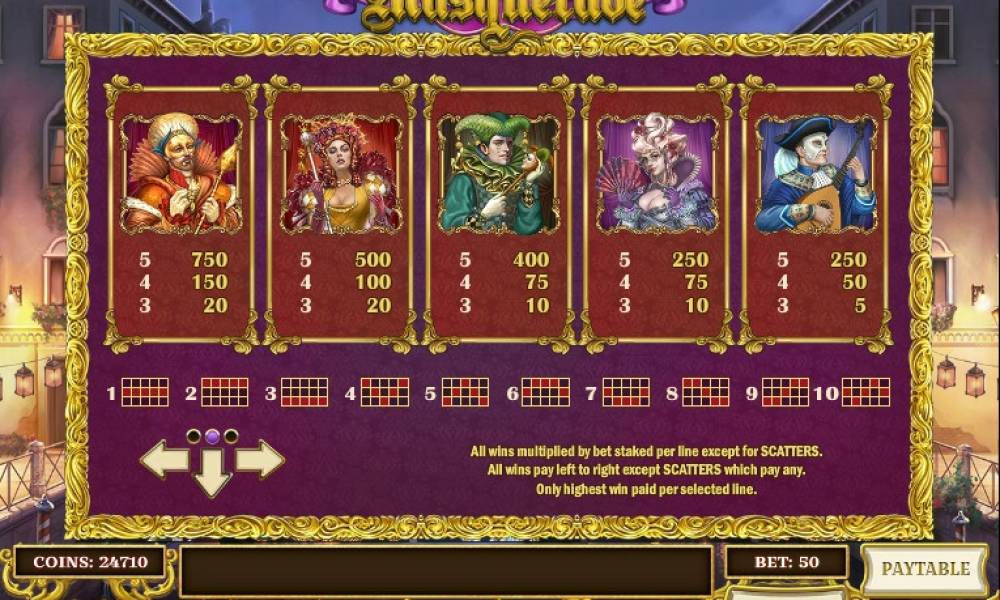The height and width of the screenshot is (600, 1000).
Task: Toggle the PAYTABLE button
Action: coord(924,568)
